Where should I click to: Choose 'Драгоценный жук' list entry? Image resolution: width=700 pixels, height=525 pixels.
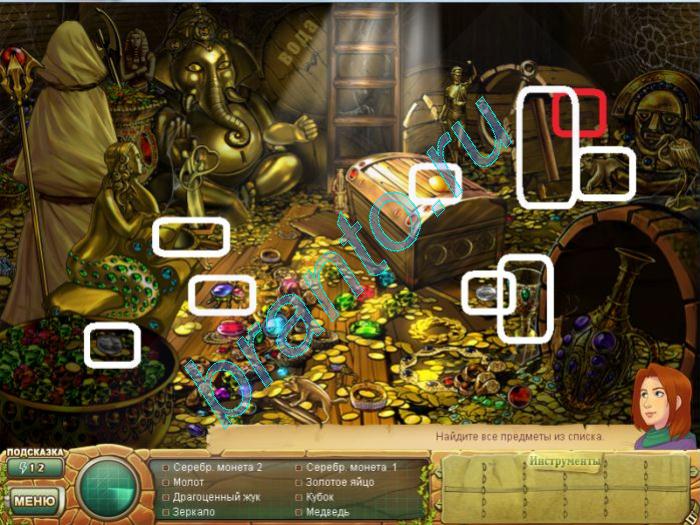pyautogui.click(x=214, y=497)
